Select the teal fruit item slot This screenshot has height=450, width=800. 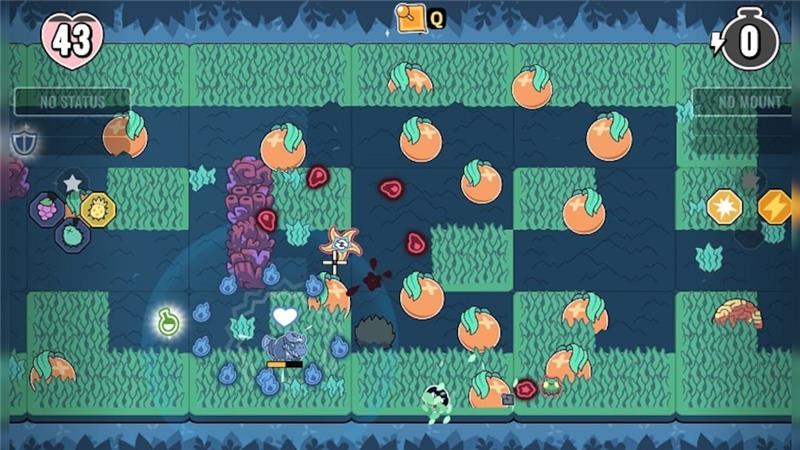pyautogui.click(x=72, y=237)
